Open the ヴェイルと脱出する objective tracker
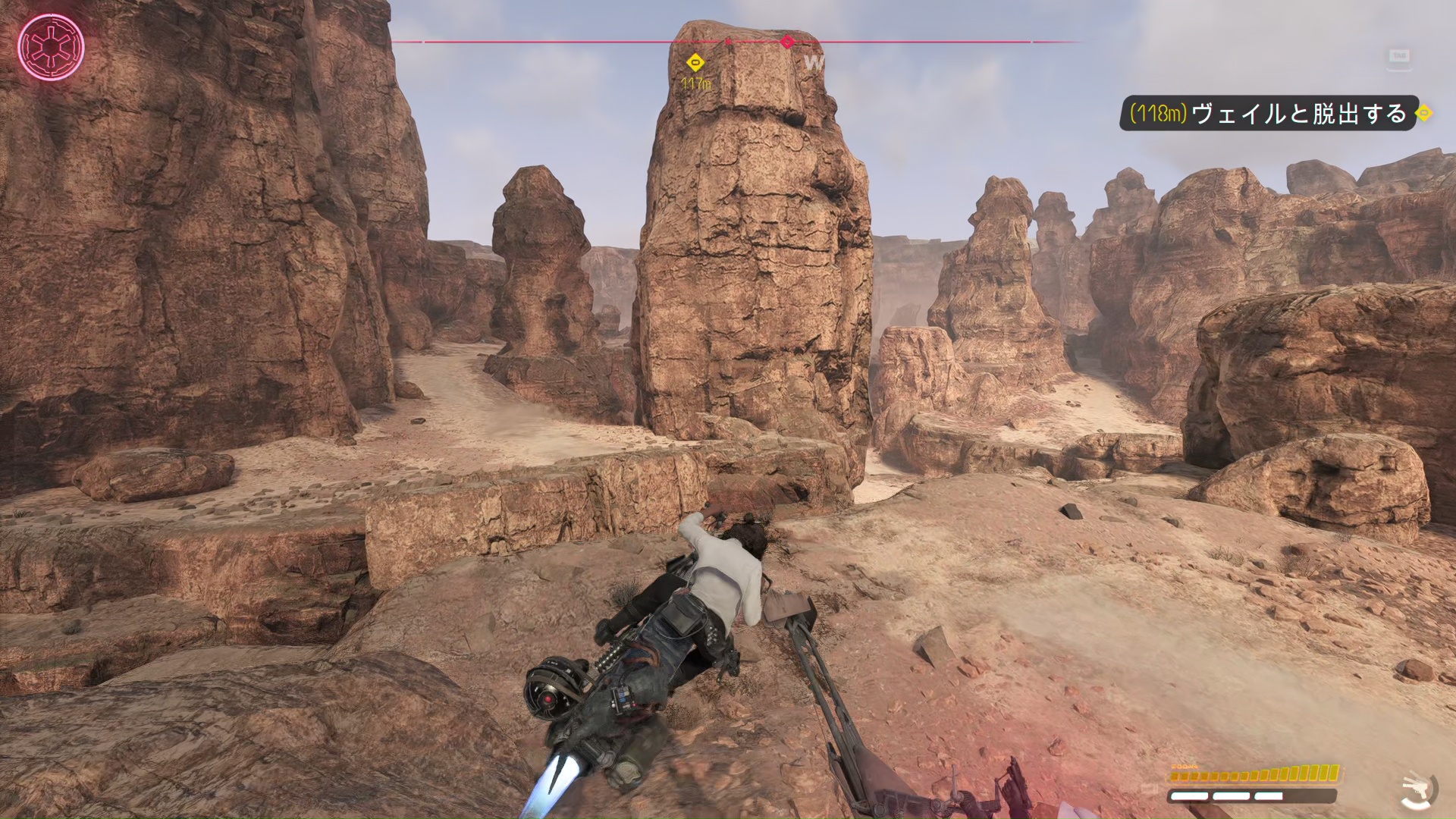Viewport: 1456px width, 819px height. [1268, 114]
